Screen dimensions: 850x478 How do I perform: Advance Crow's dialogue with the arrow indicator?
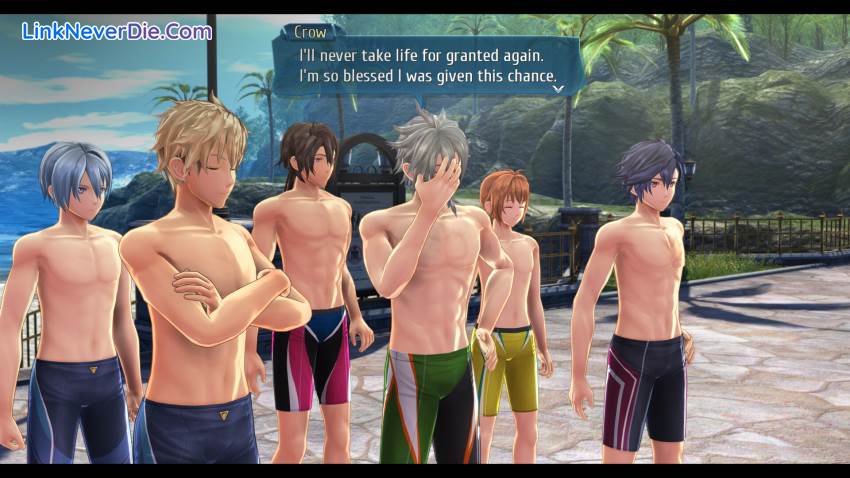(558, 88)
